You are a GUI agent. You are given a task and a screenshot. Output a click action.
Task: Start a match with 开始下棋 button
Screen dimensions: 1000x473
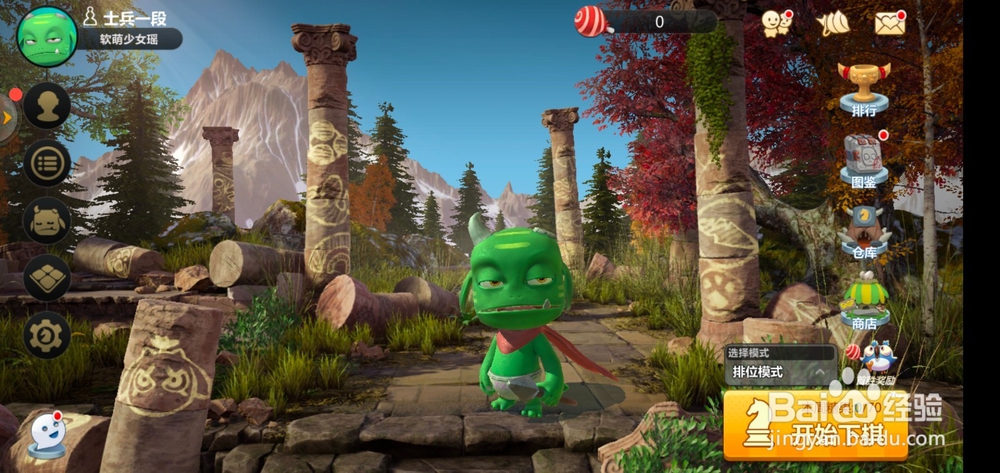coord(815,425)
